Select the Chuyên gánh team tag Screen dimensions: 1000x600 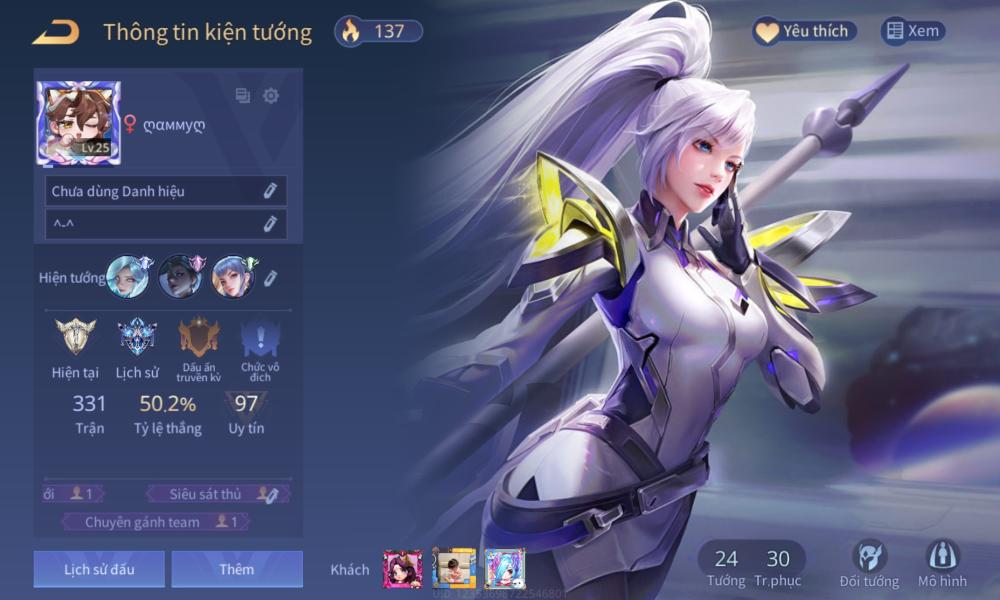156,522
